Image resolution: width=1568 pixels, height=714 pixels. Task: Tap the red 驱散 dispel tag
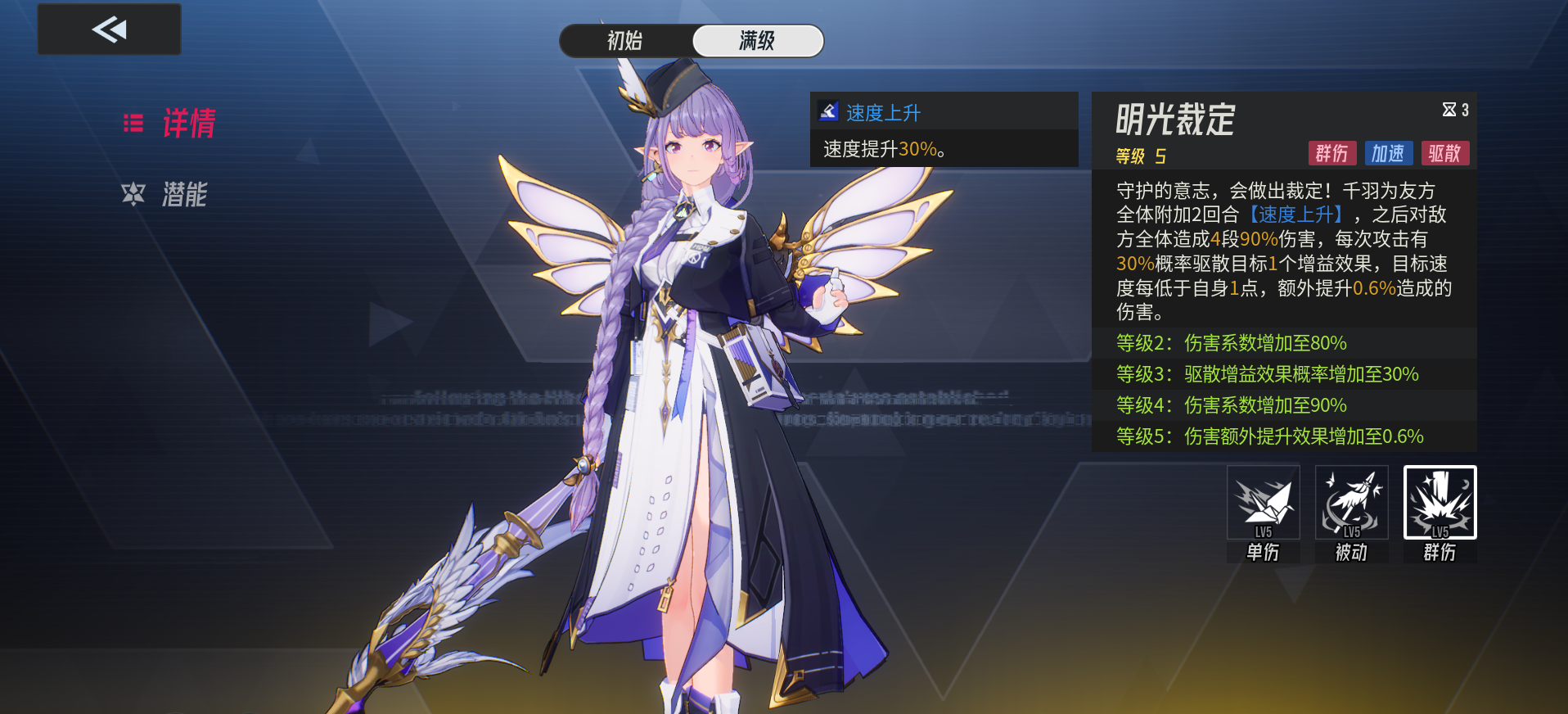[x=1444, y=153]
